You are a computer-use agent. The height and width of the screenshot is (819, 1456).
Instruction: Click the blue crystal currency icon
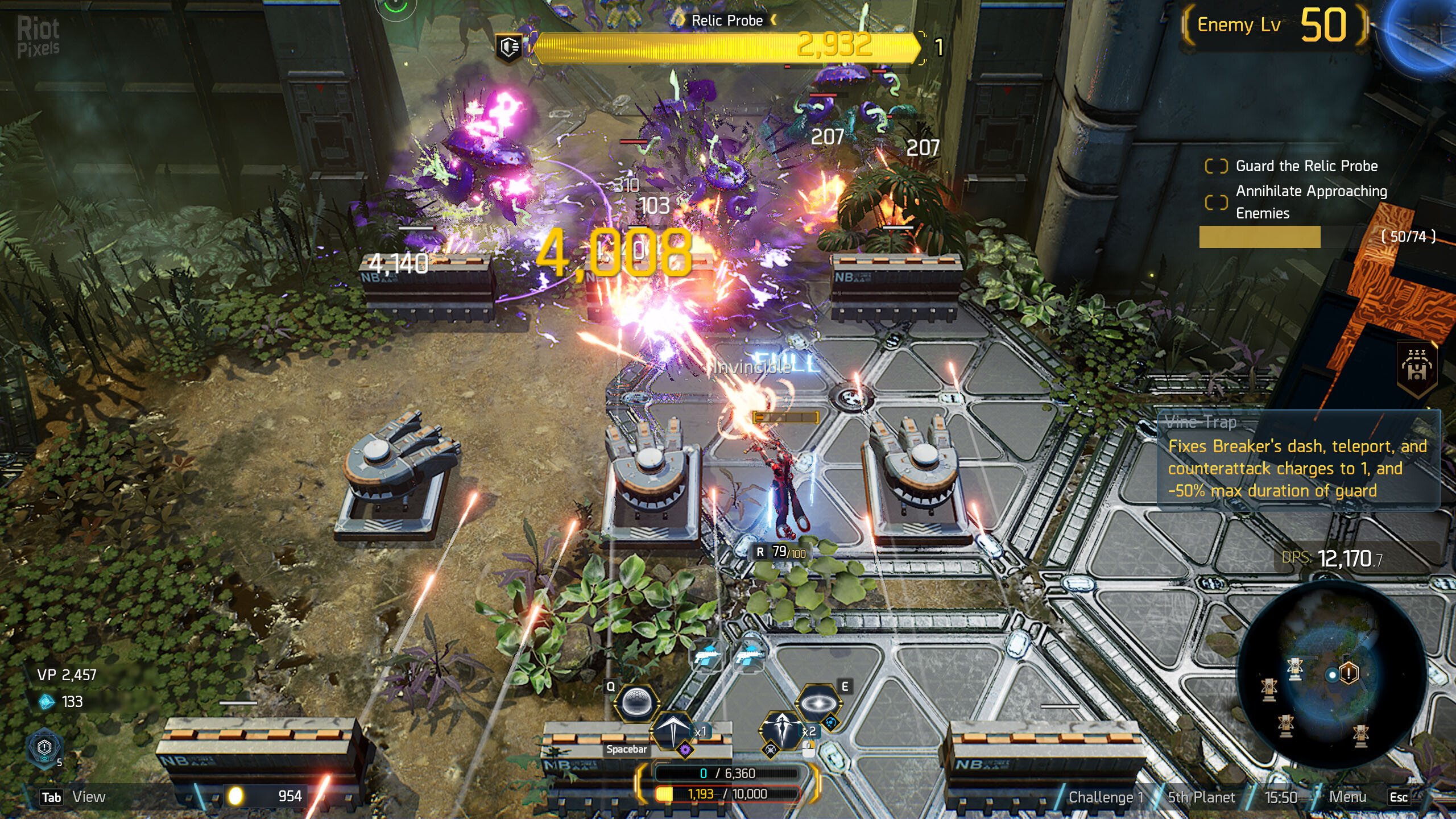pos(46,702)
